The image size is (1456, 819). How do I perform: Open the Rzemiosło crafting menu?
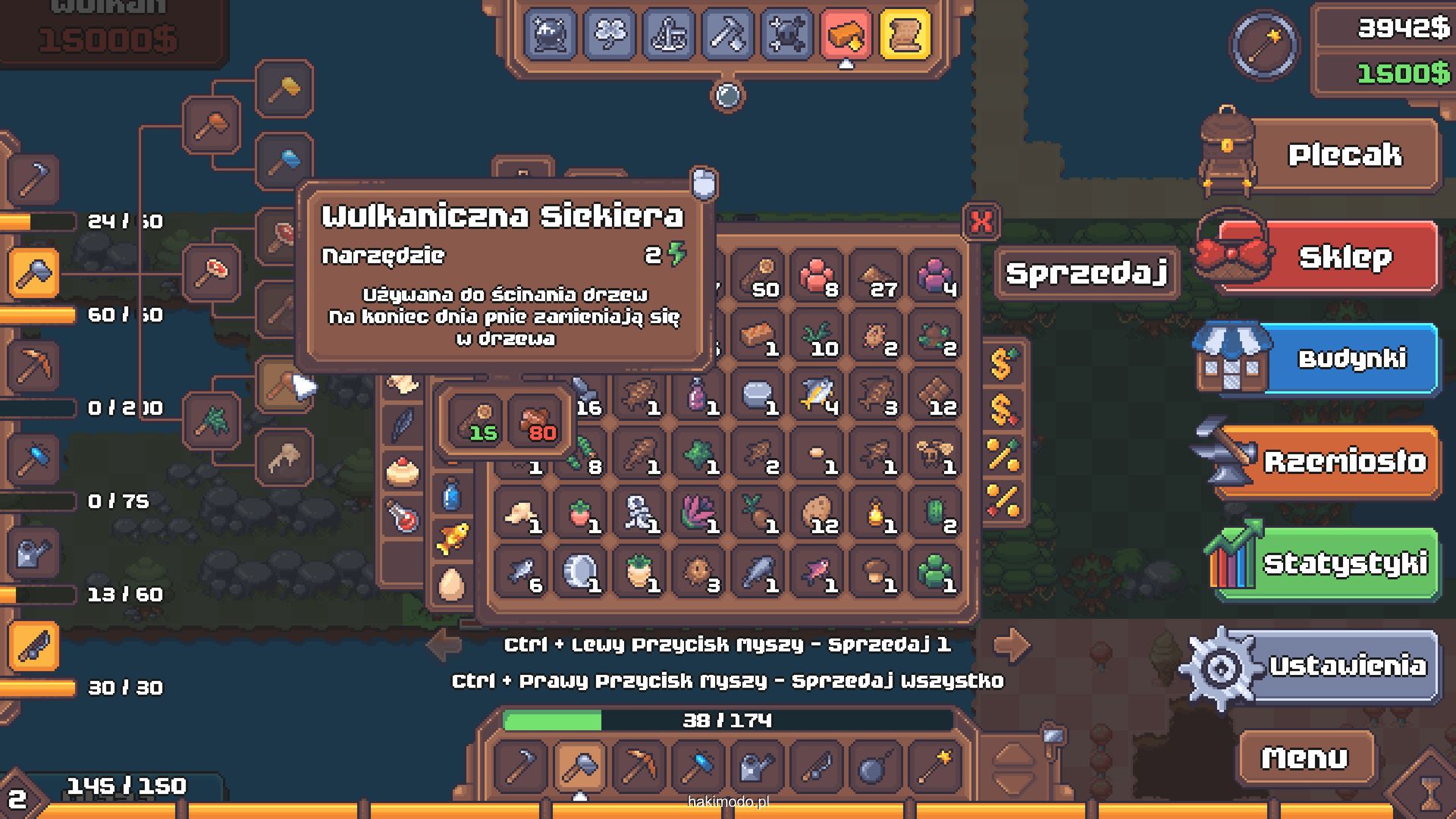click(x=1344, y=461)
